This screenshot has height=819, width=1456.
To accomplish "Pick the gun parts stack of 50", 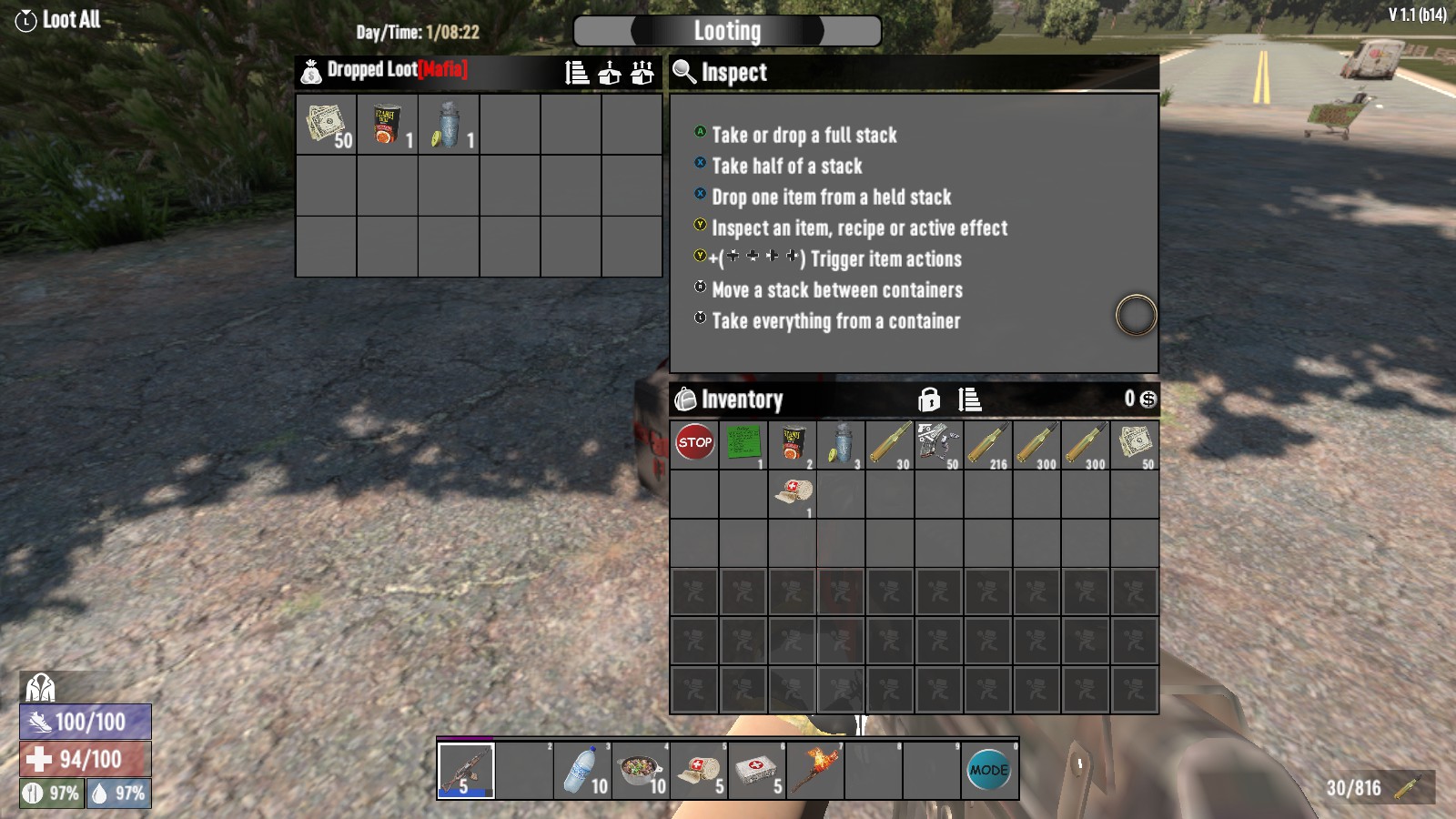I will coord(938,444).
